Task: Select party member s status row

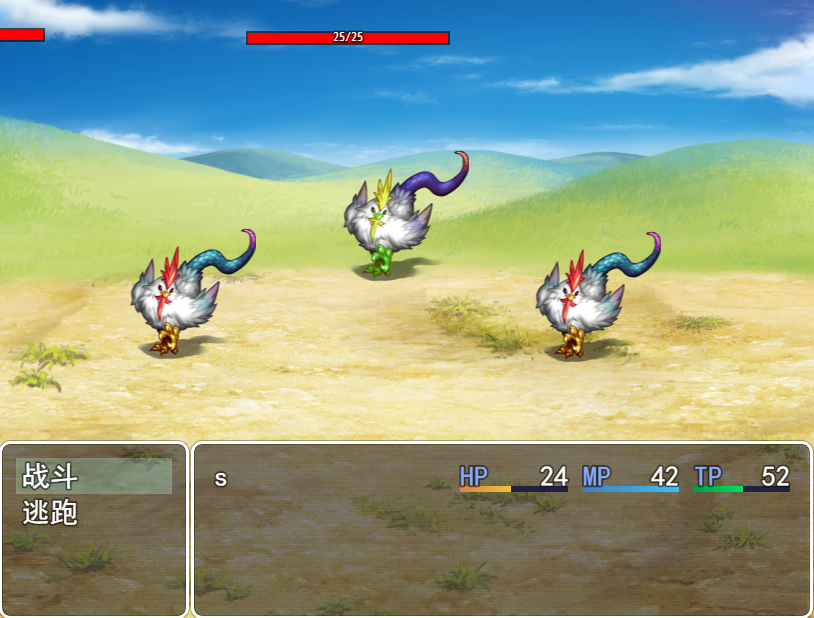Action: 500,478
